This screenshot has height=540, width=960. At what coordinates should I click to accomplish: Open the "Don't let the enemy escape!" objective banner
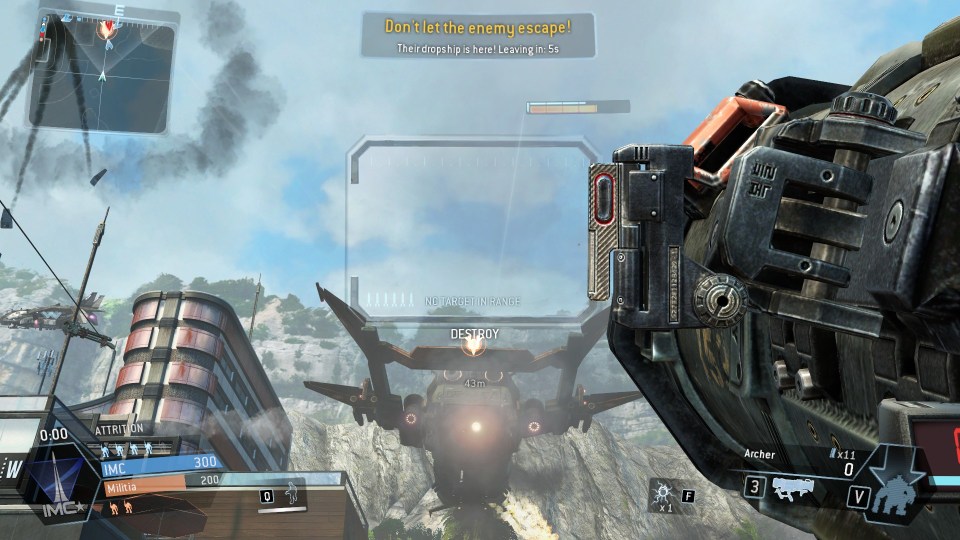(x=478, y=35)
